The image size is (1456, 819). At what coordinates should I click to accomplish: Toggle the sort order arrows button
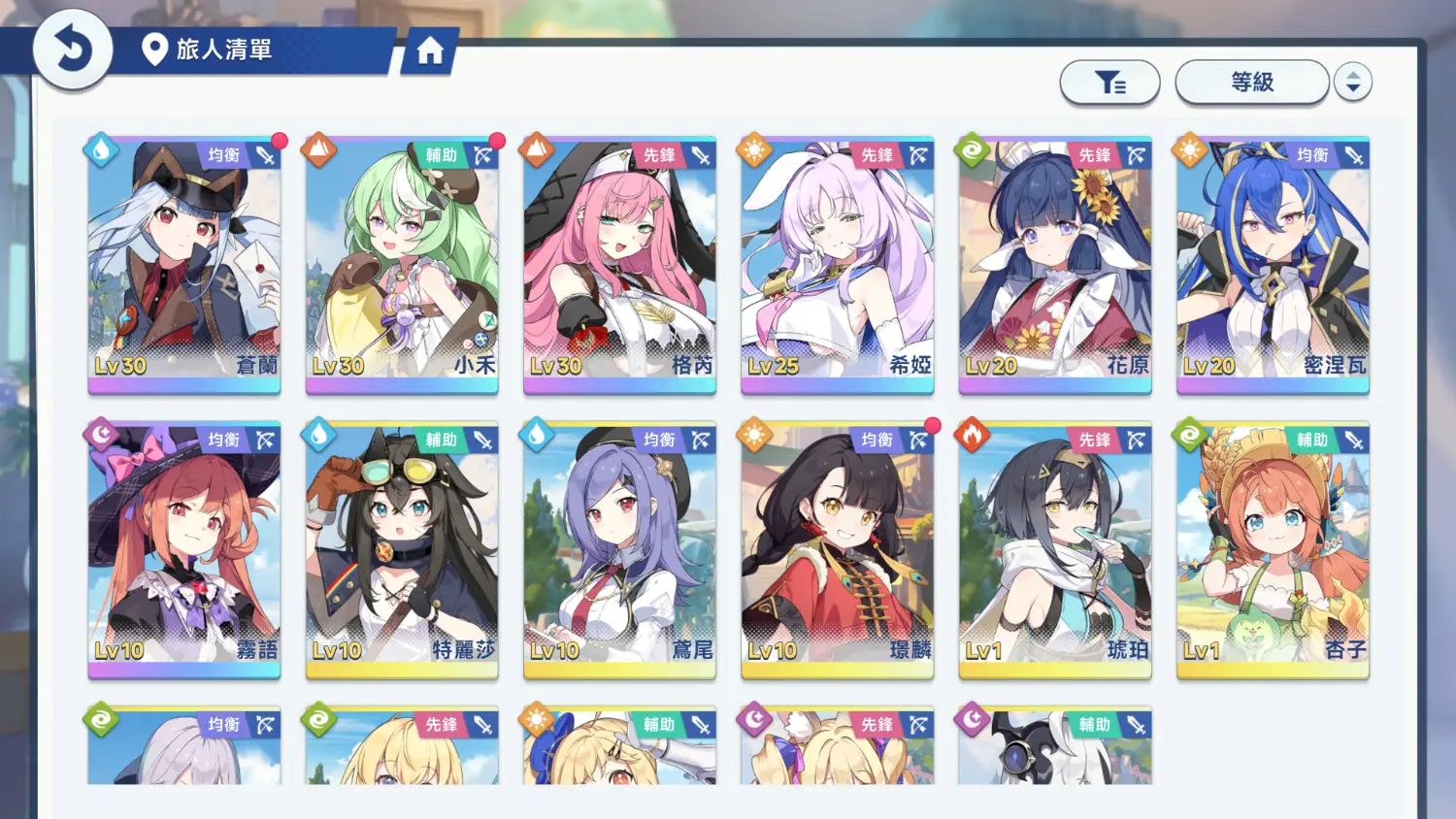click(x=1352, y=82)
